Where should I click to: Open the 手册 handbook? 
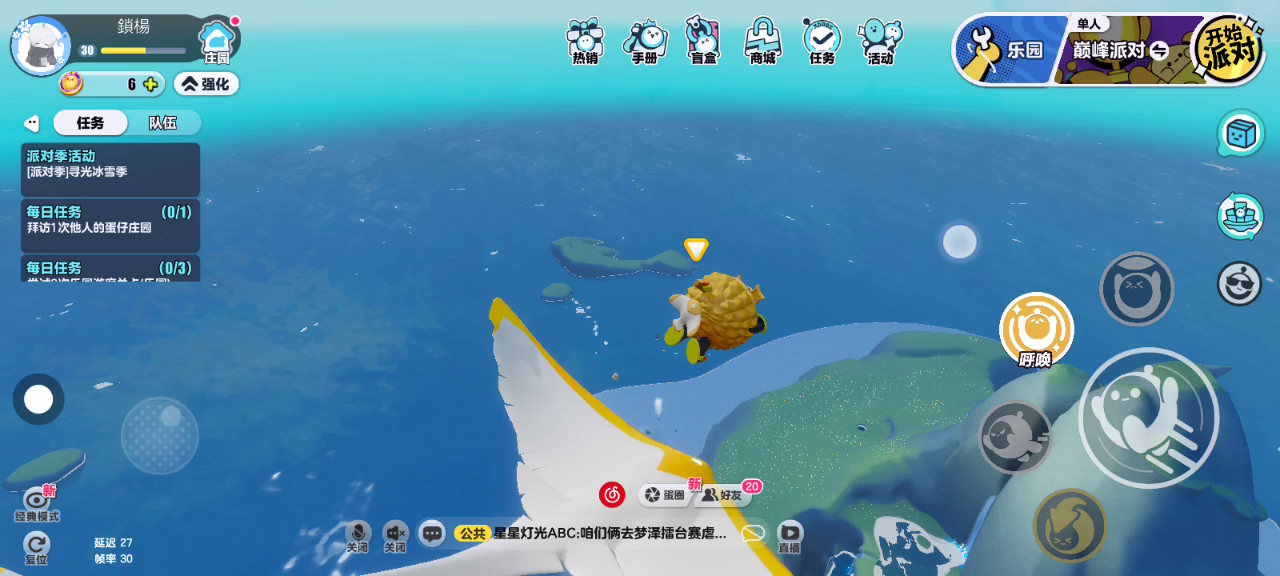[x=645, y=41]
